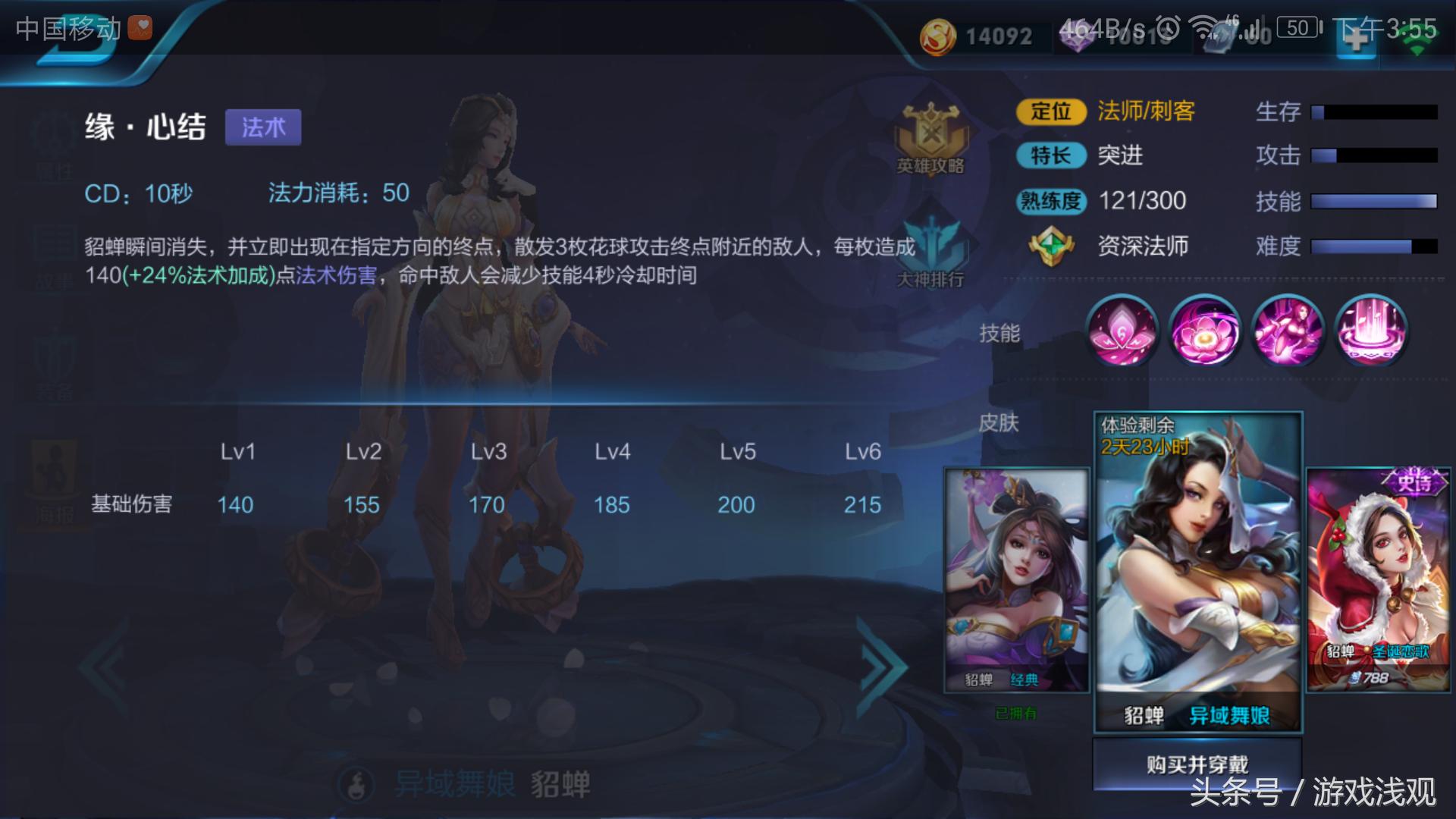
Task: Open the ultimate skill icon on the far right
Action: point(1371,331)
